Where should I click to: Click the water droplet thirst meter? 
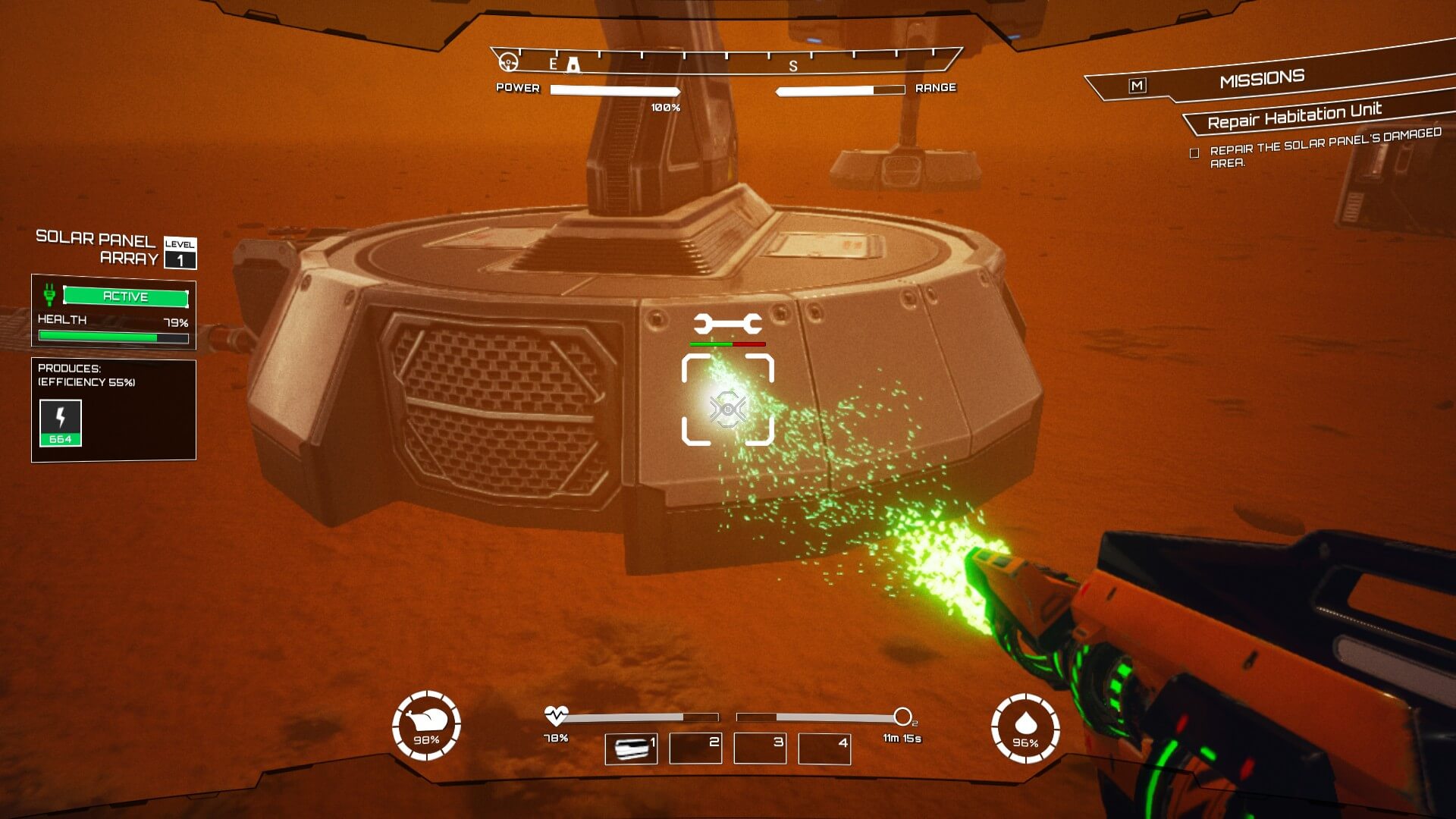pyautogui.click(x=1025, y=728)
